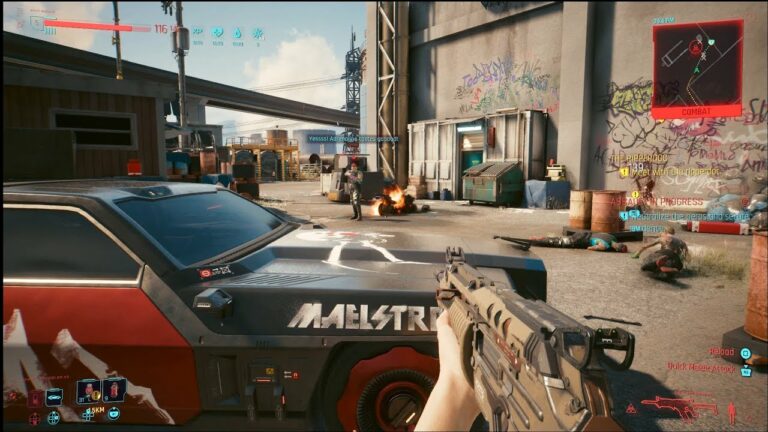The height and width of the screenshot is (432, 768).
Task: Select the vehicle summon icon
Action: [53, 397]
